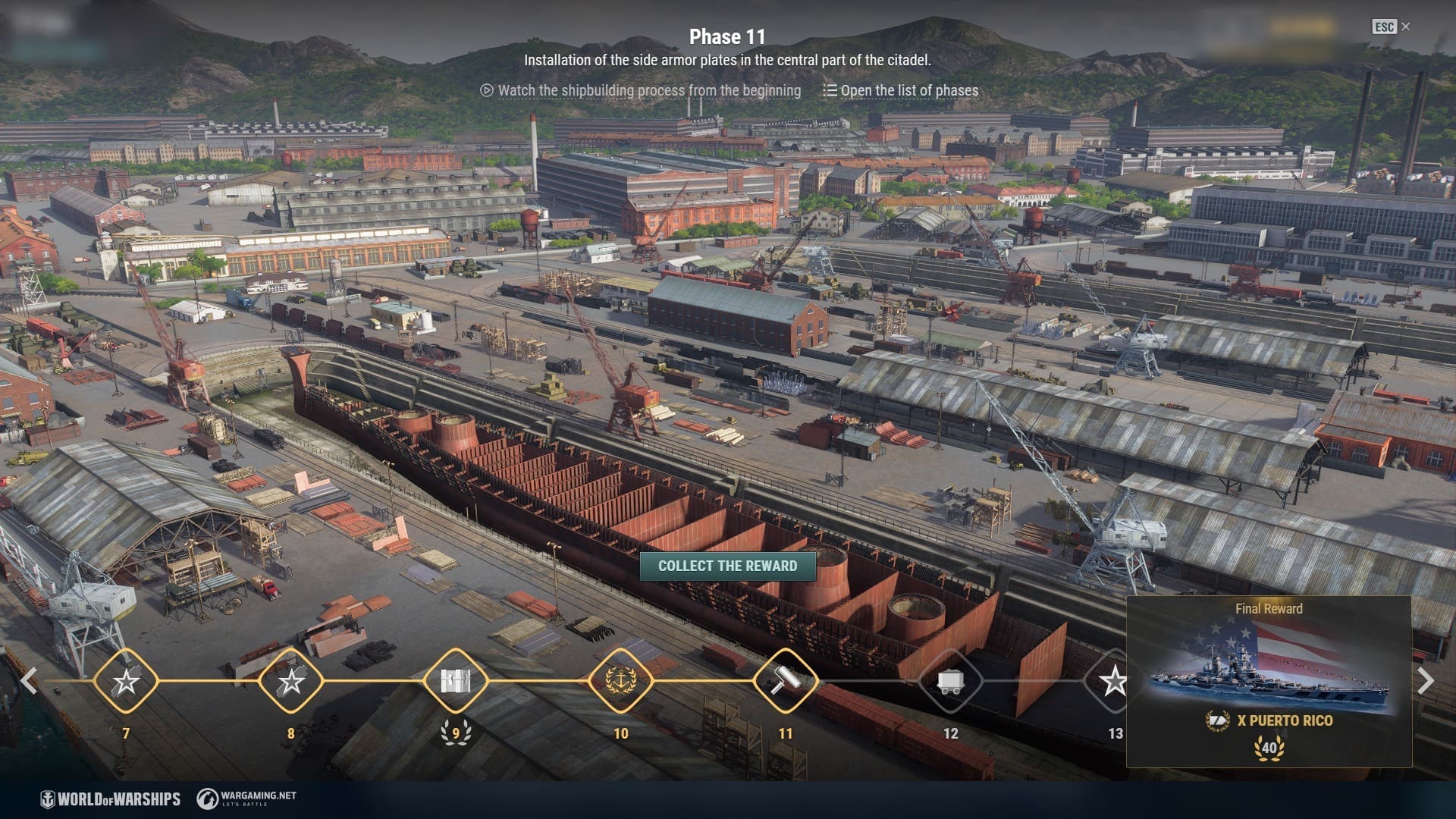Viewport: 1456px width, 819px height.
Task: Select the phase 8 star marker
Action: (290, 681)
